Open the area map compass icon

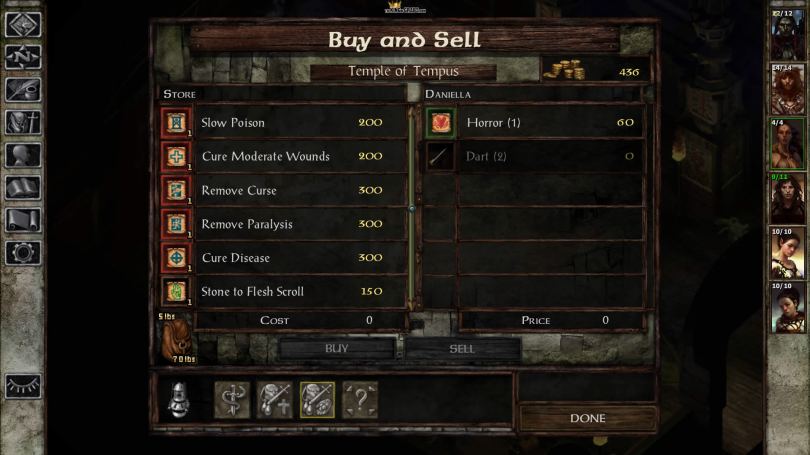(22, 57)
